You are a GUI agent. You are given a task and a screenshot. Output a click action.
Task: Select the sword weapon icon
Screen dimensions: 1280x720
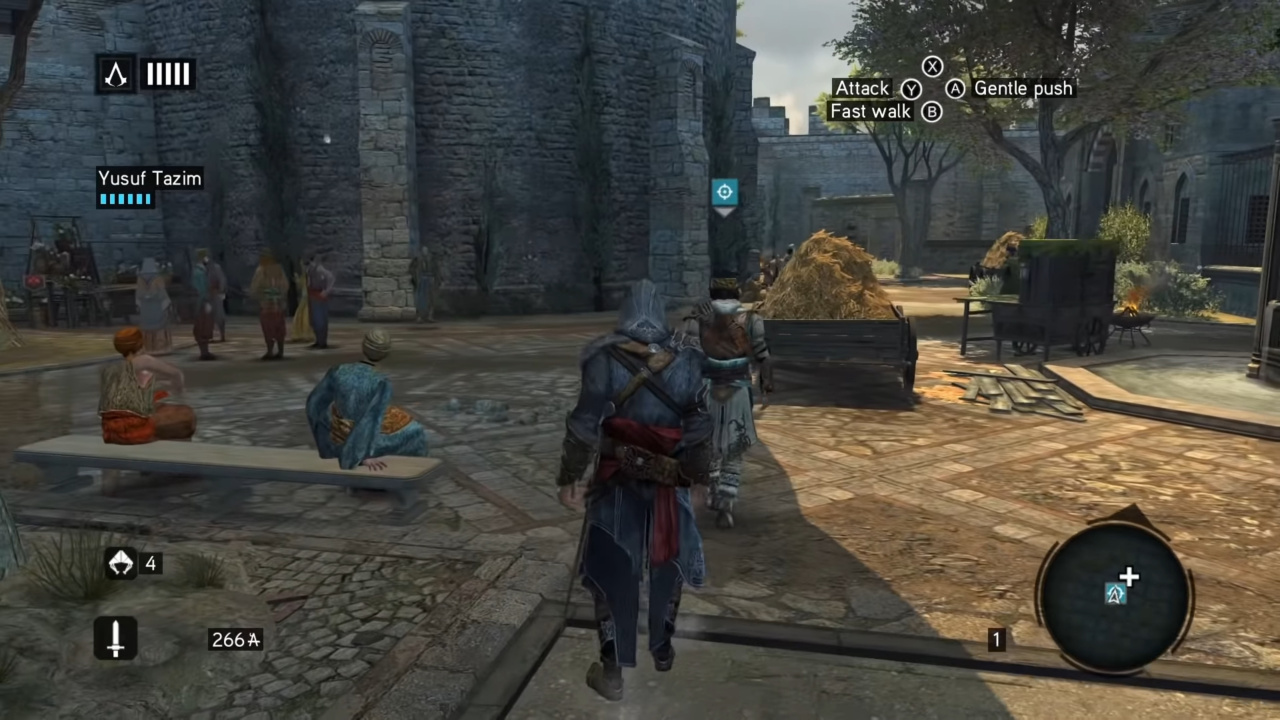(x=115, y=638)
